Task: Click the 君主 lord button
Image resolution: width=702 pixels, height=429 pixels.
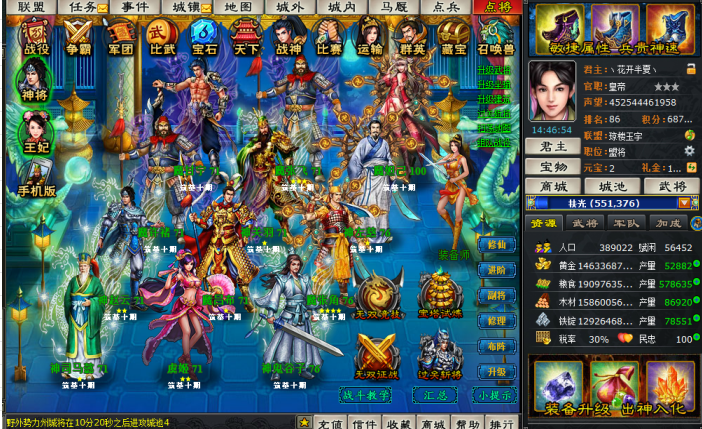Action: click(552, 146)
